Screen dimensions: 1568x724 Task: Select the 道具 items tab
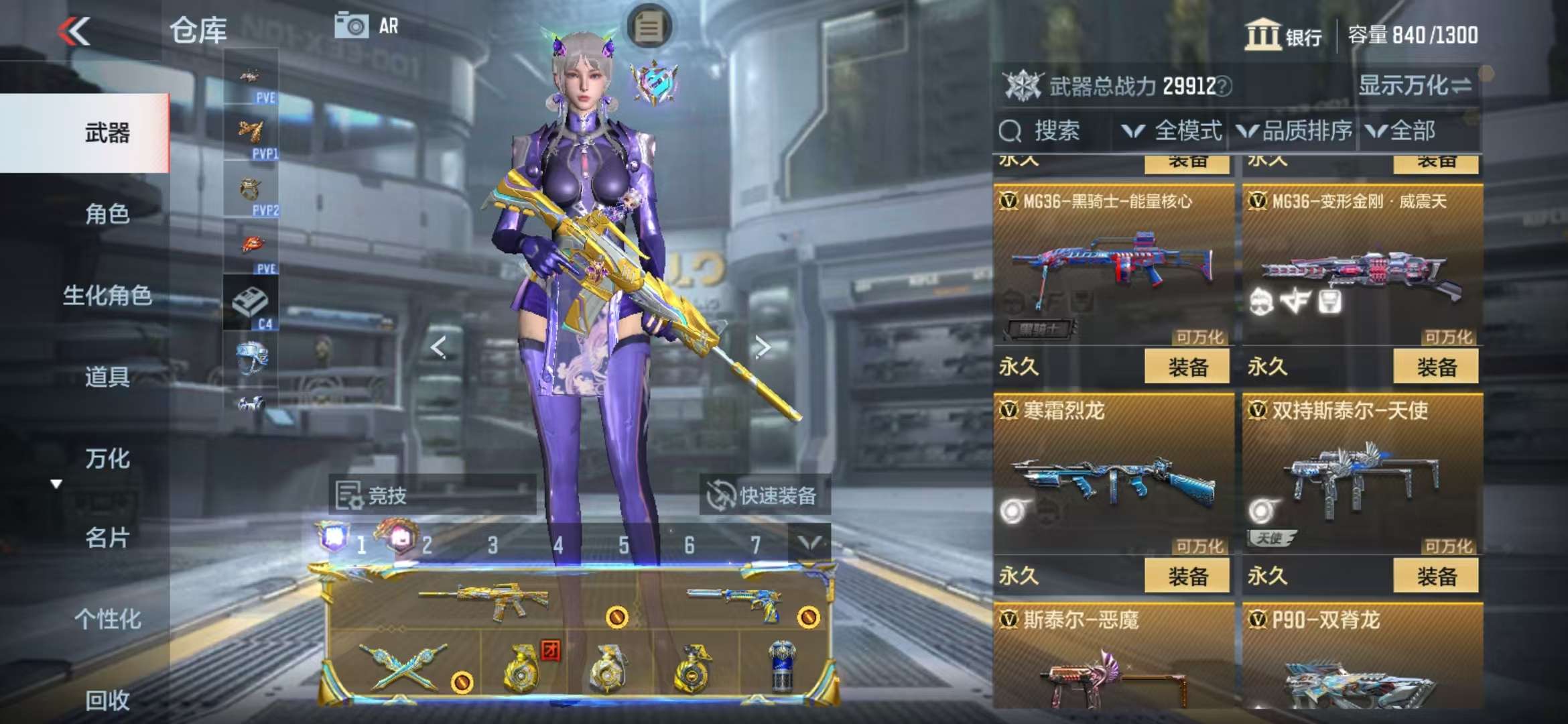pyautogui.click(x=107, y=377)
